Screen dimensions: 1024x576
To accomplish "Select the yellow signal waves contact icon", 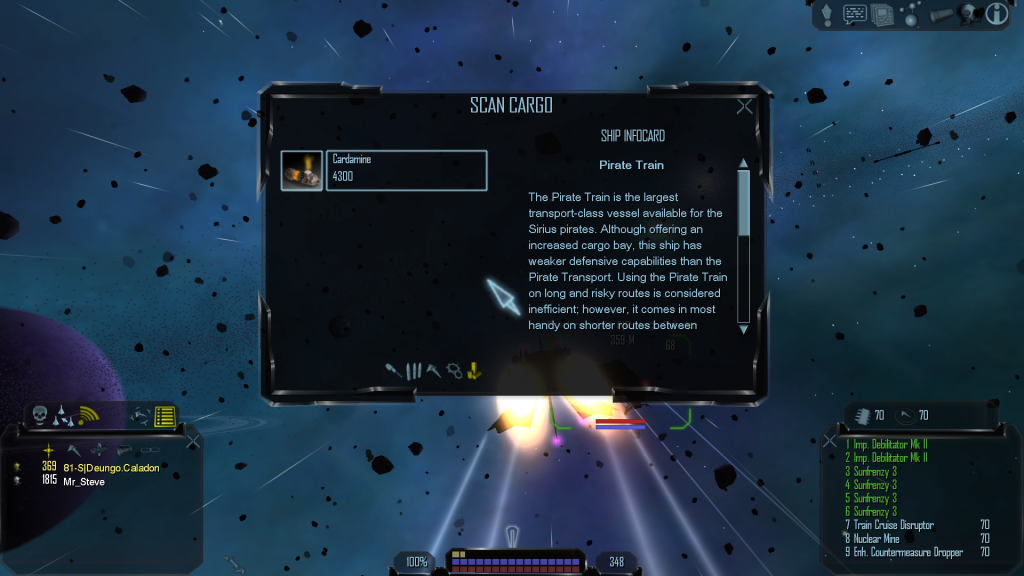I will [x=90, y=414].
